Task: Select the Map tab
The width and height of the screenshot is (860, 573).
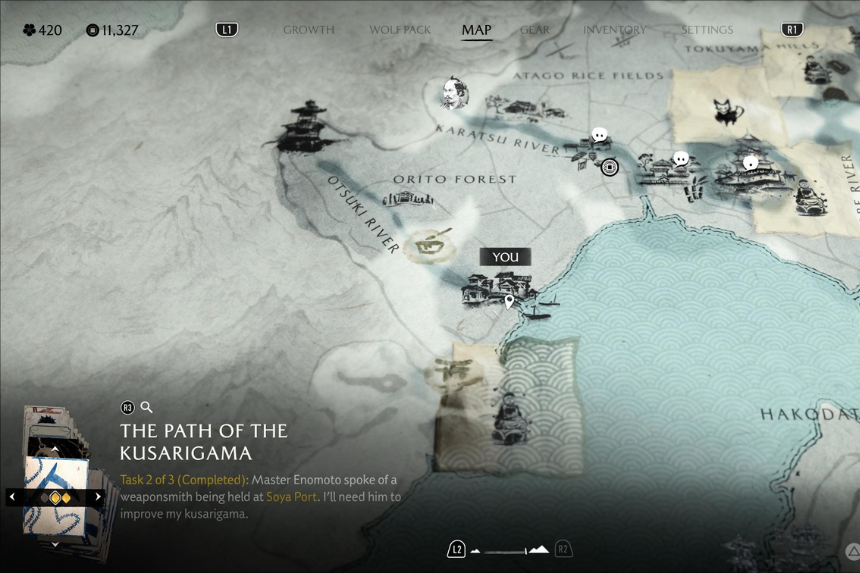Action: (476, 30)
